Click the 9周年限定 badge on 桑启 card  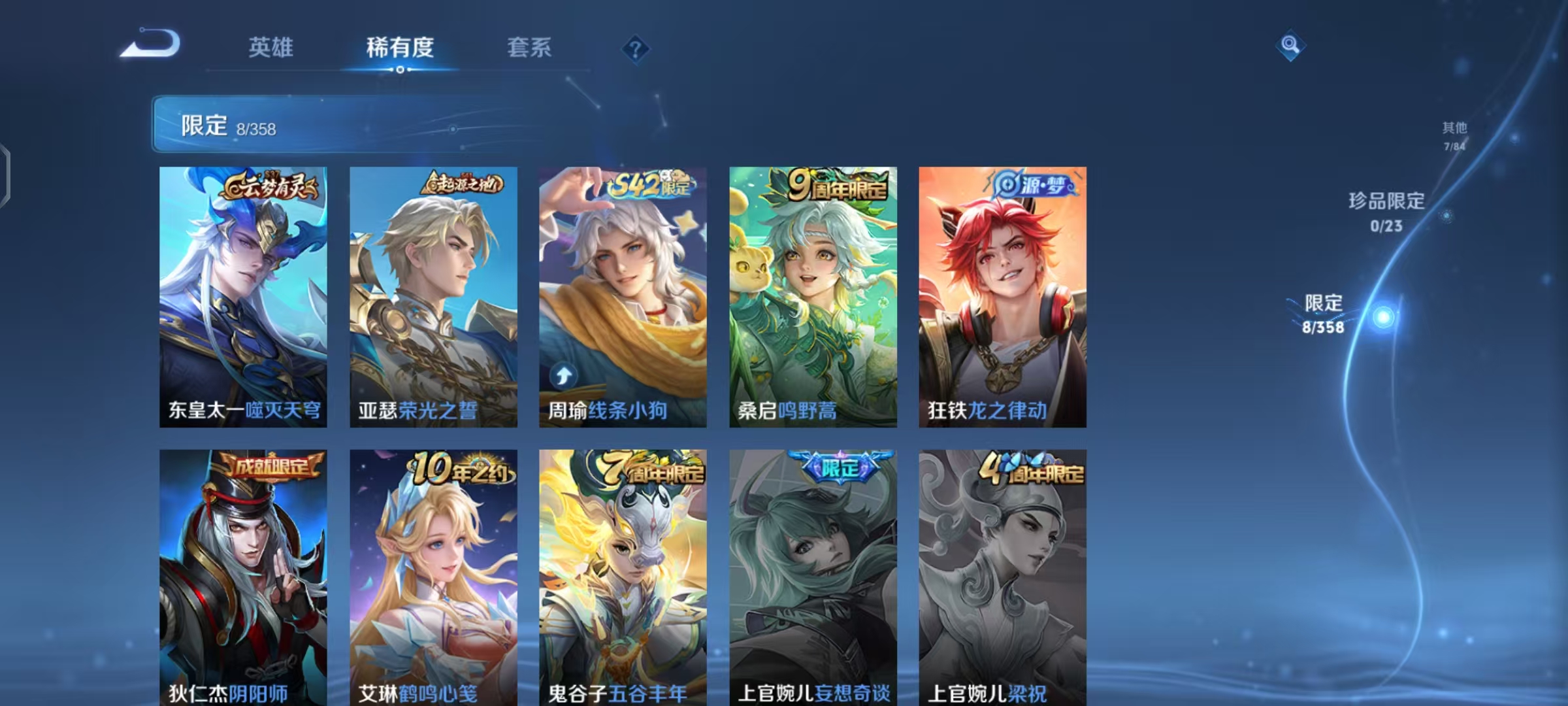835,186
